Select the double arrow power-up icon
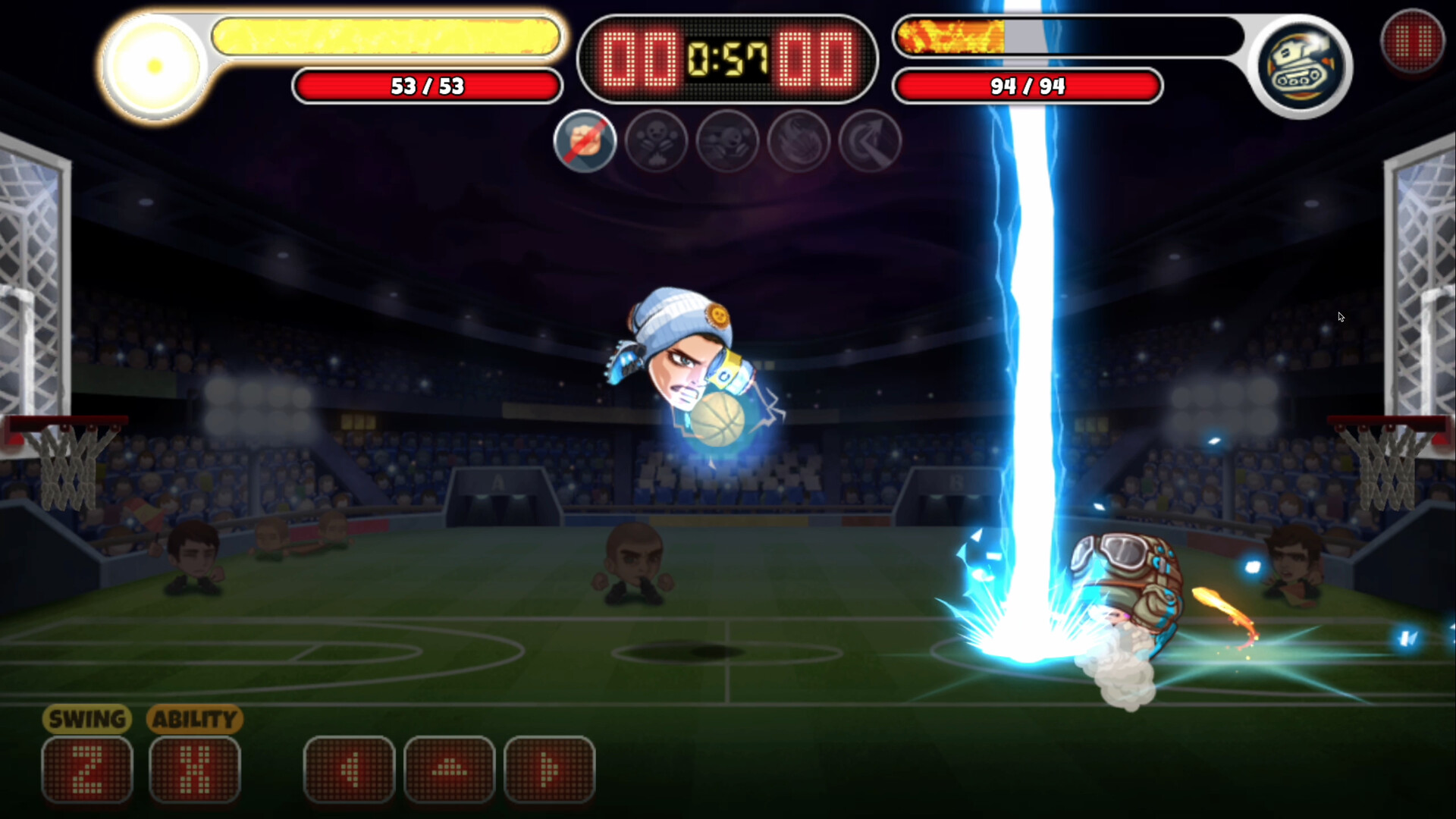Image resolution: width=1456 pixels, height=819 pixels. tap(869, 141)
